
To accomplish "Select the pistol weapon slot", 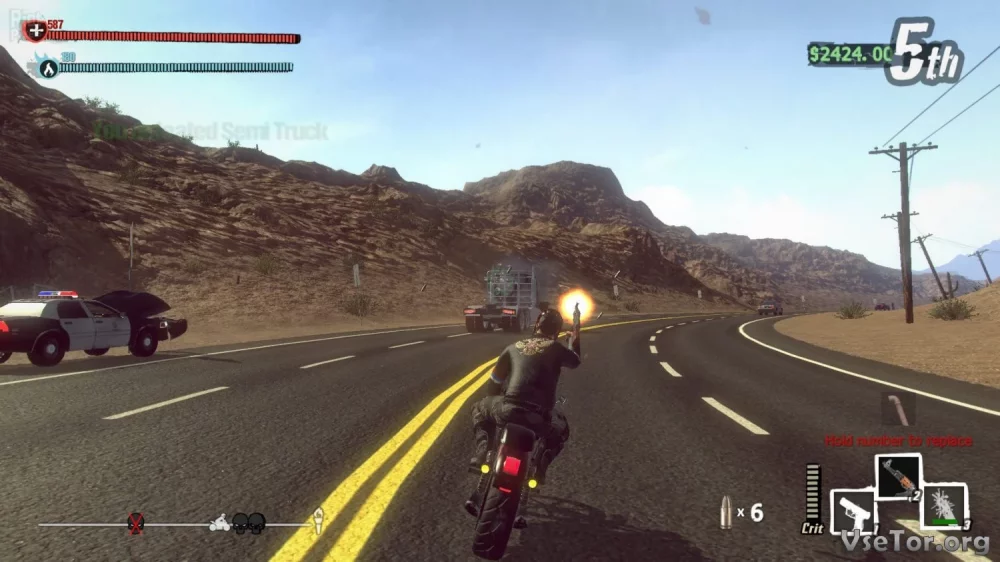I will [x=853, y=511].
